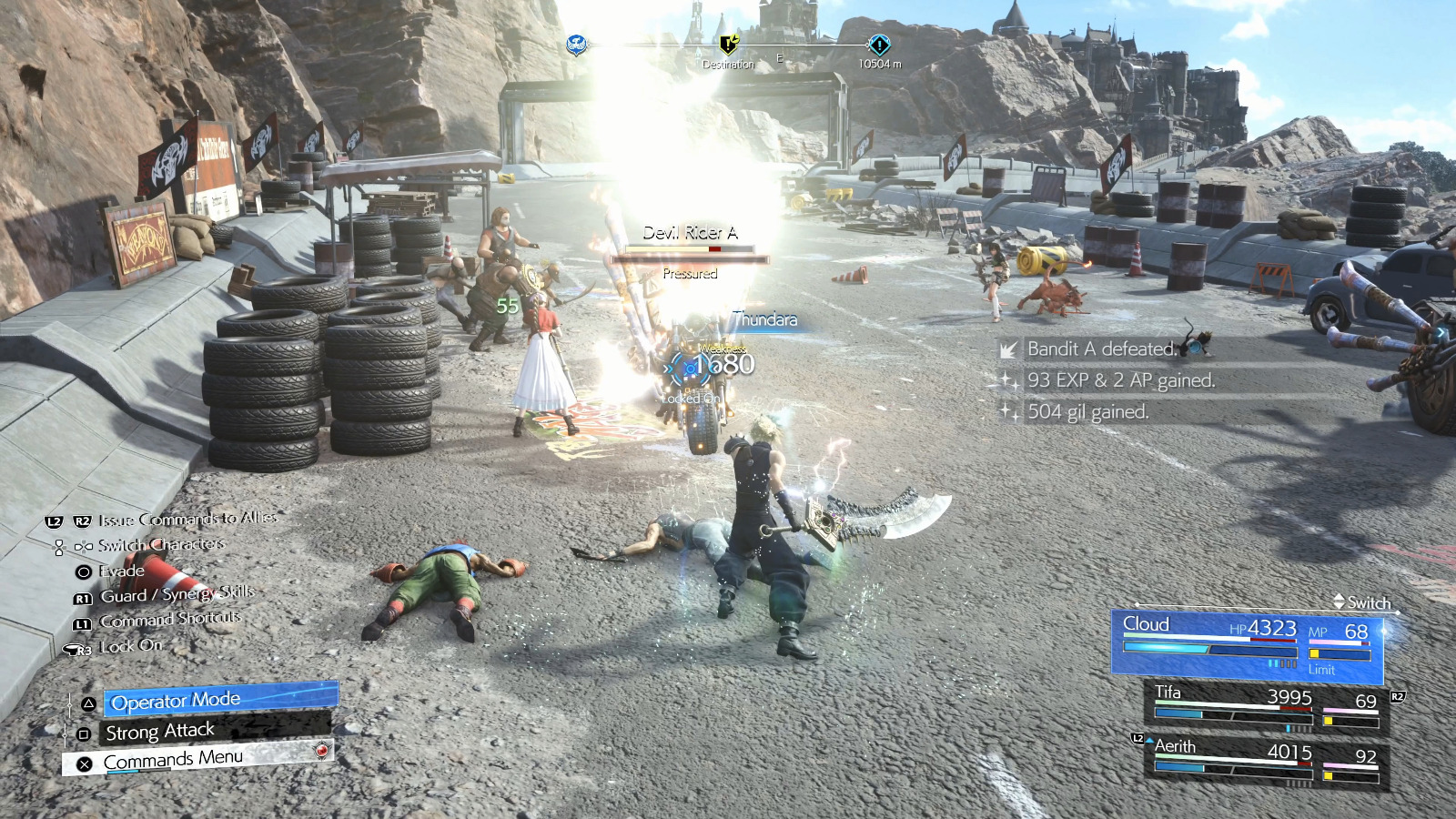Open the Commands Menu
Image resolution: width=1456 pixels, height=819 pixels.
tap(200, 759)
